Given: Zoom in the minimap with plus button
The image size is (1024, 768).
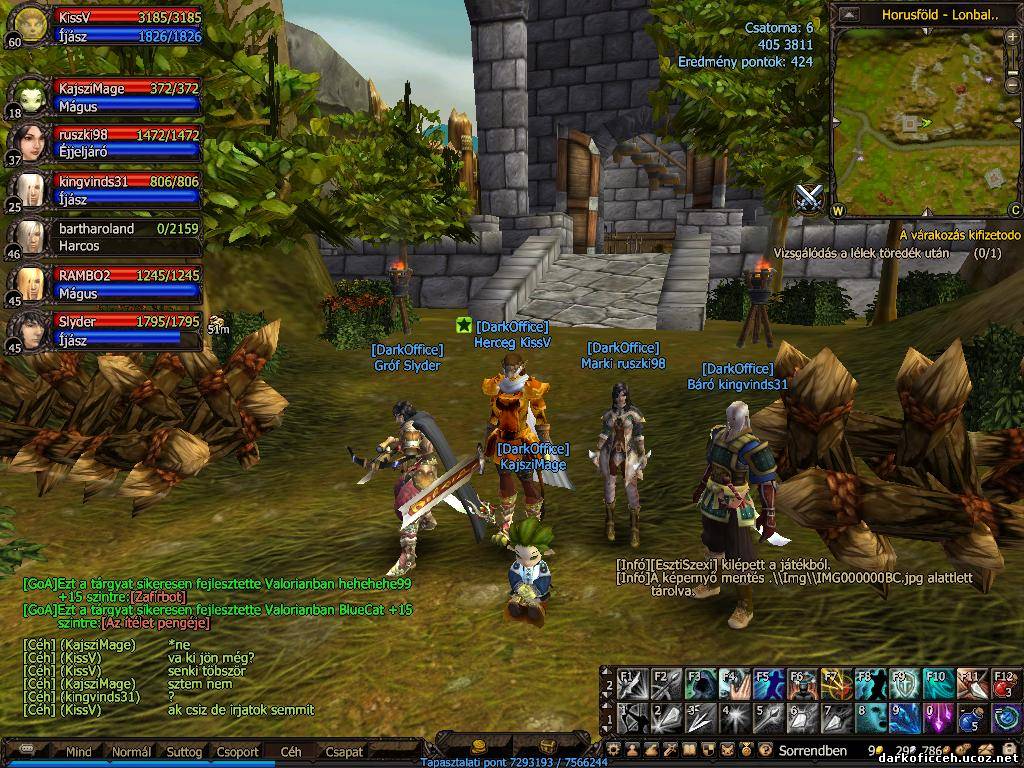Looking at the screenshot, I should 1012,37.
